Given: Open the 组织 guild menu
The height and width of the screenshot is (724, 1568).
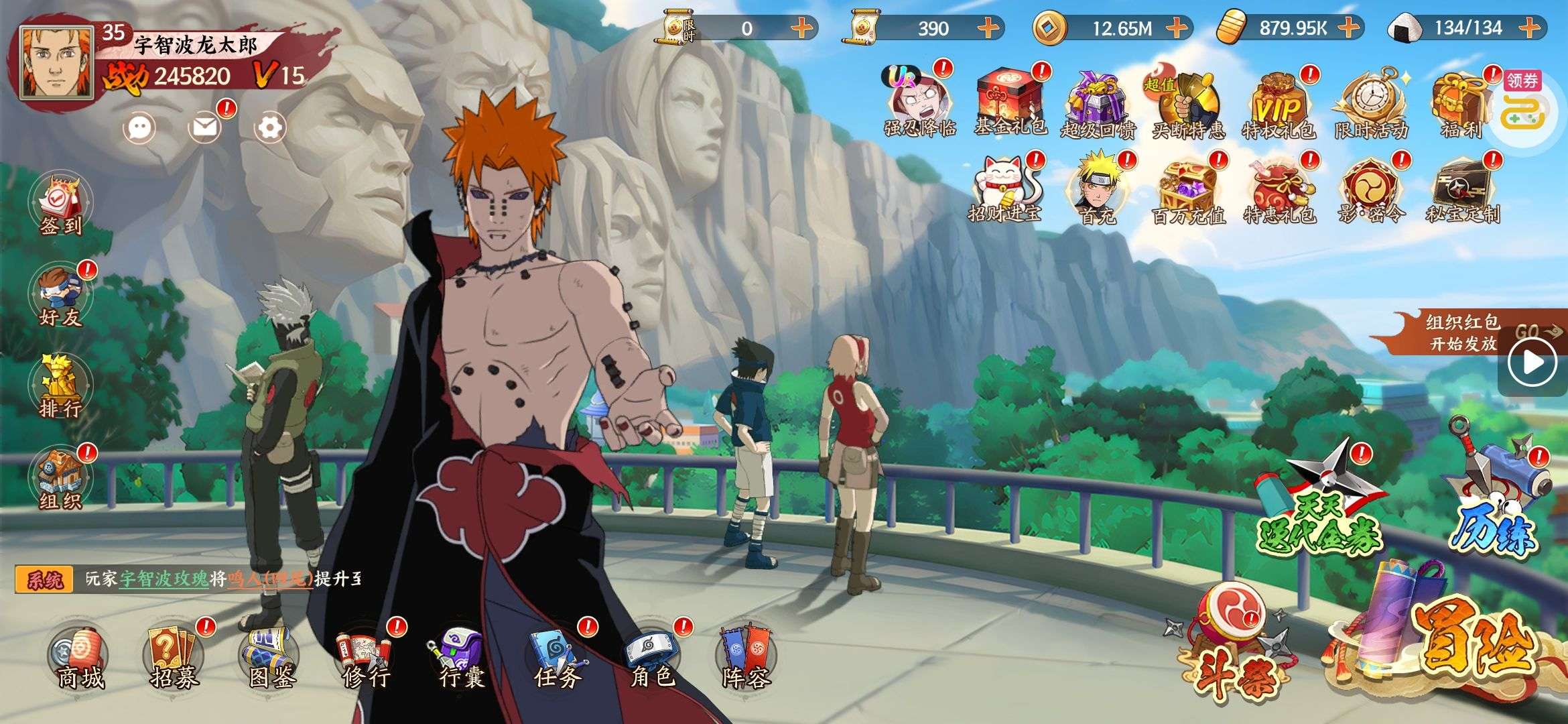Looking at the screenshot, I should tap(60, 477).
